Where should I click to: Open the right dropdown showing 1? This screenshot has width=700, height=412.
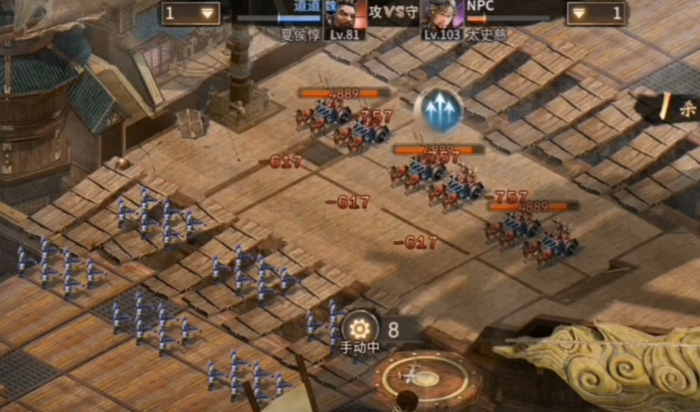coord(597,13)
